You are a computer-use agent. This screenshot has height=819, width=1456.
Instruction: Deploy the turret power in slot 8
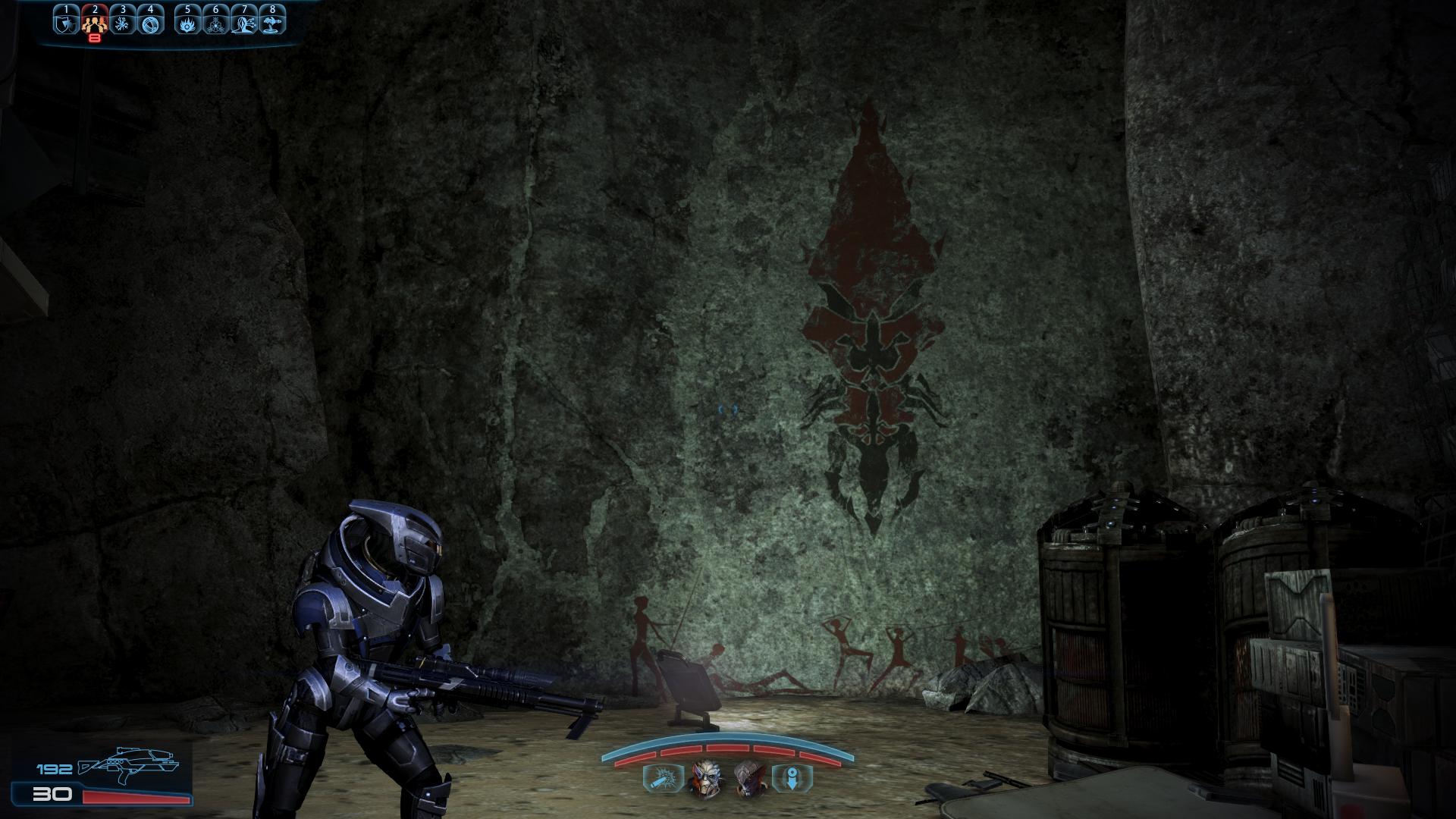click(x=271, y=23)
